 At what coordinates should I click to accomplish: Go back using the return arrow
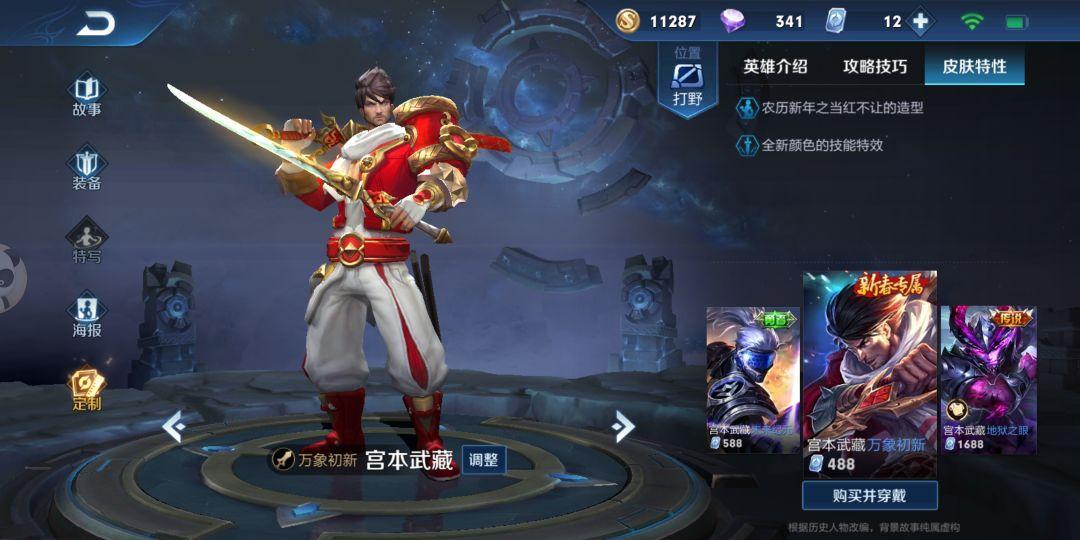click(96, 24)
